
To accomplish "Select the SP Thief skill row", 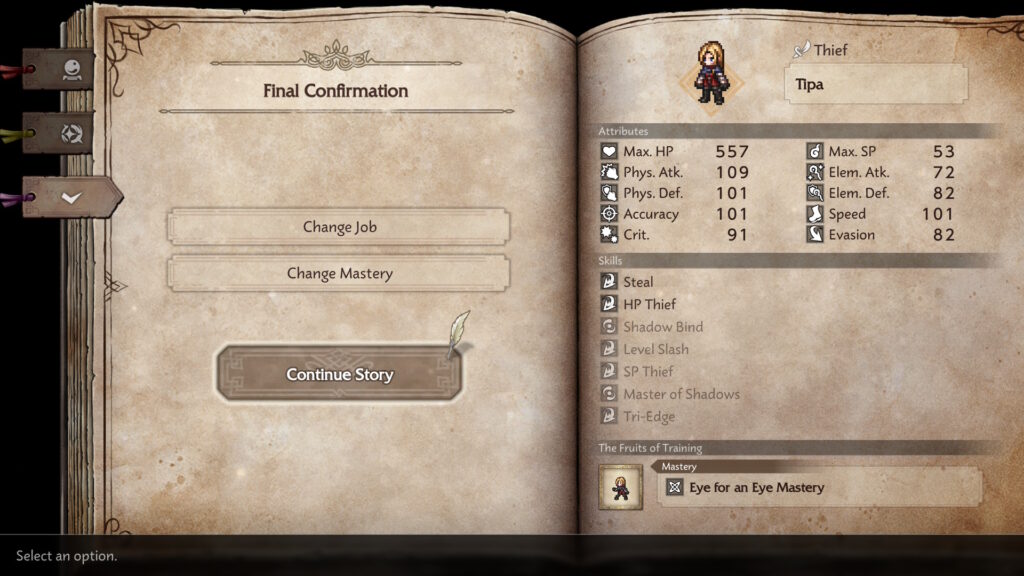I will pyautogui.click(x=648, y=372).
